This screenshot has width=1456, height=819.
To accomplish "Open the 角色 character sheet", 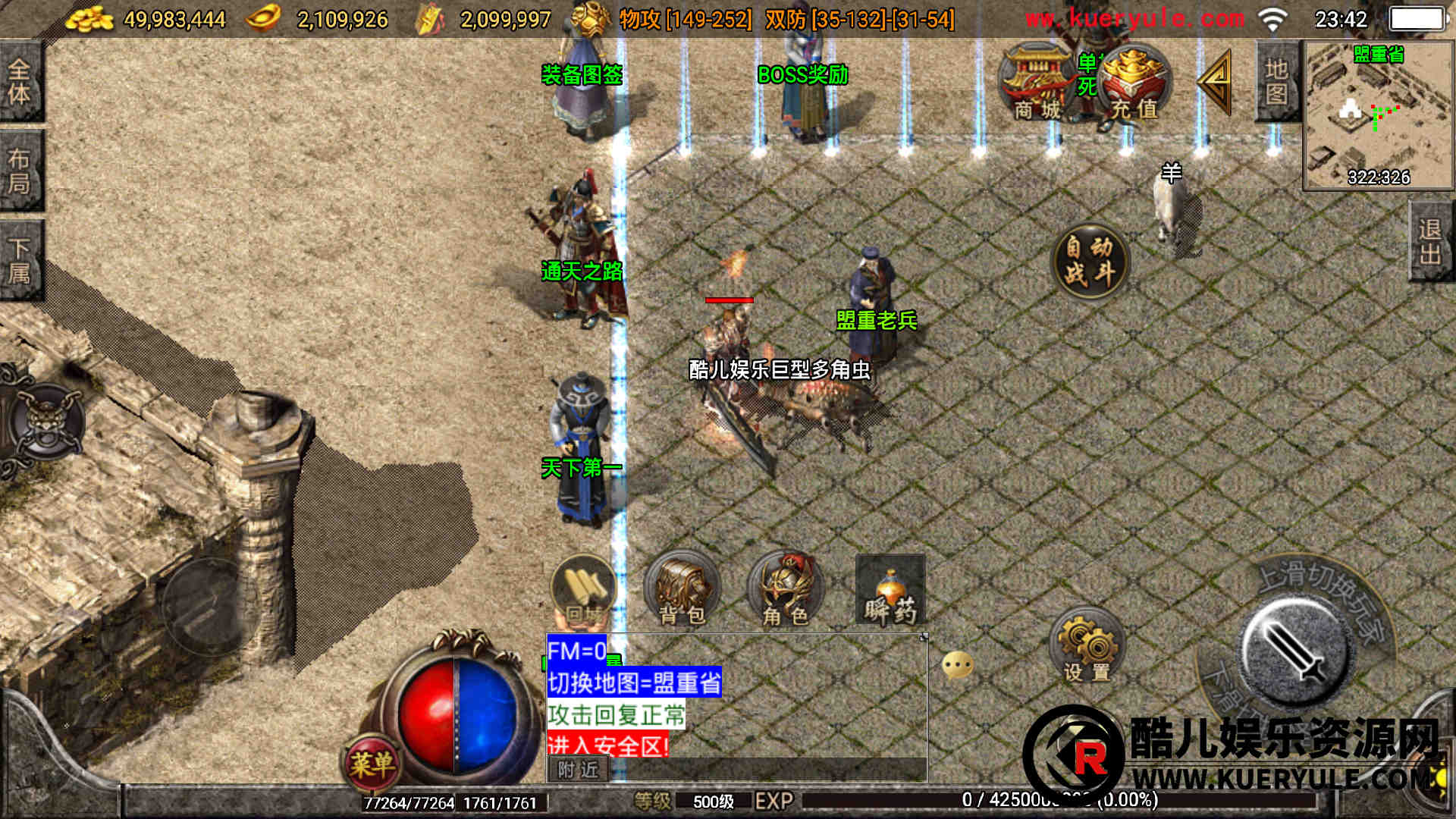I will pos(785,591).
